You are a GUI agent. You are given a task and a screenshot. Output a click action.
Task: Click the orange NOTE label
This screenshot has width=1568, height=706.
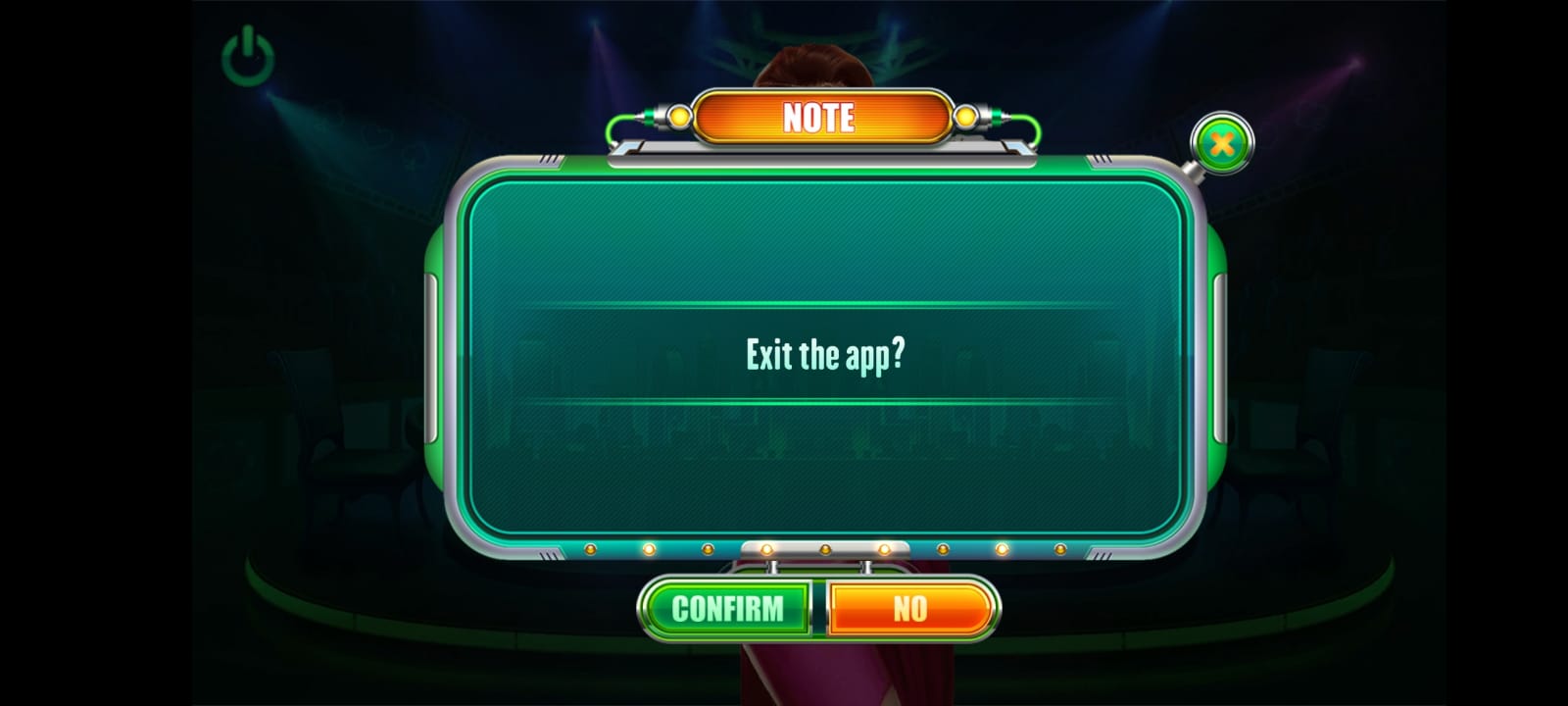coord(821,118)
